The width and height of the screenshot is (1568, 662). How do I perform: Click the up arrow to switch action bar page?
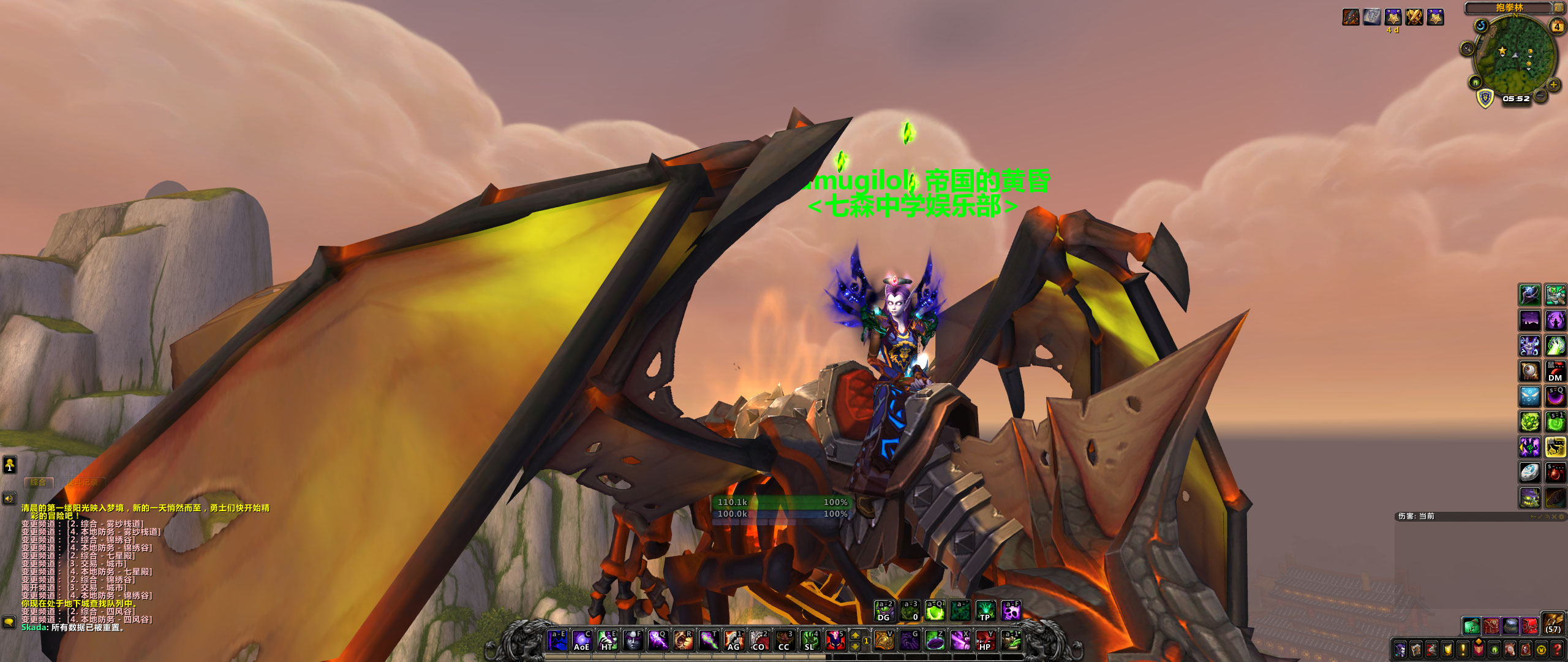point(855,636)
